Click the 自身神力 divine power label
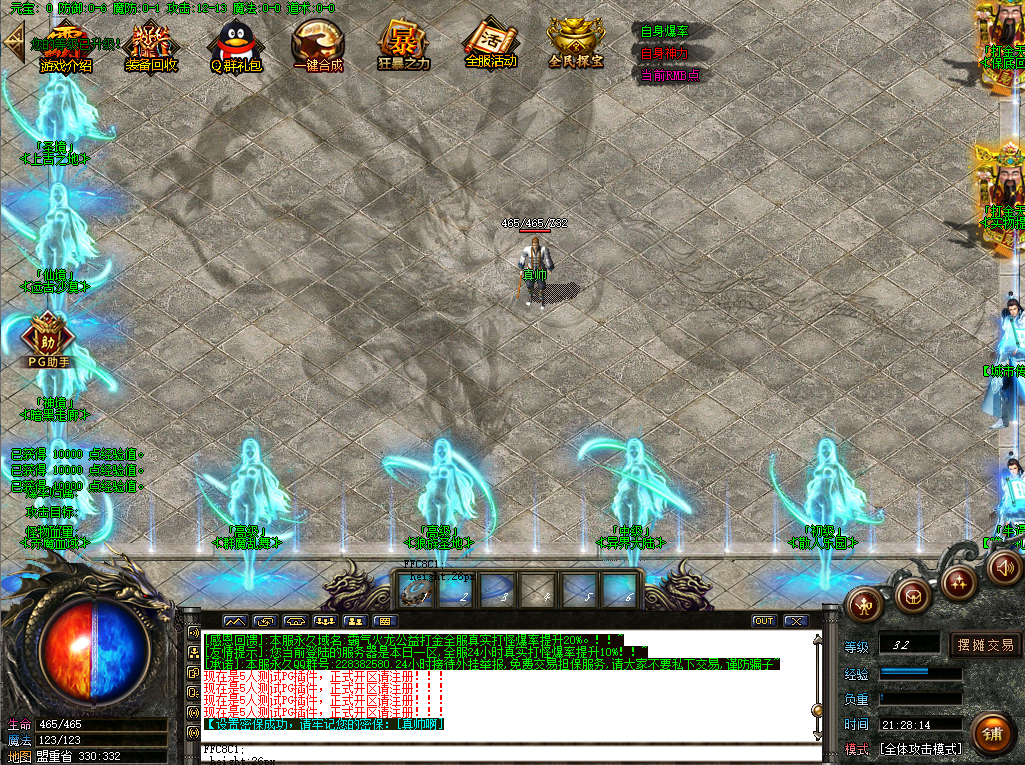This screenshot has height=765, width=1025. pyautogui.click(x=664, y=53)
